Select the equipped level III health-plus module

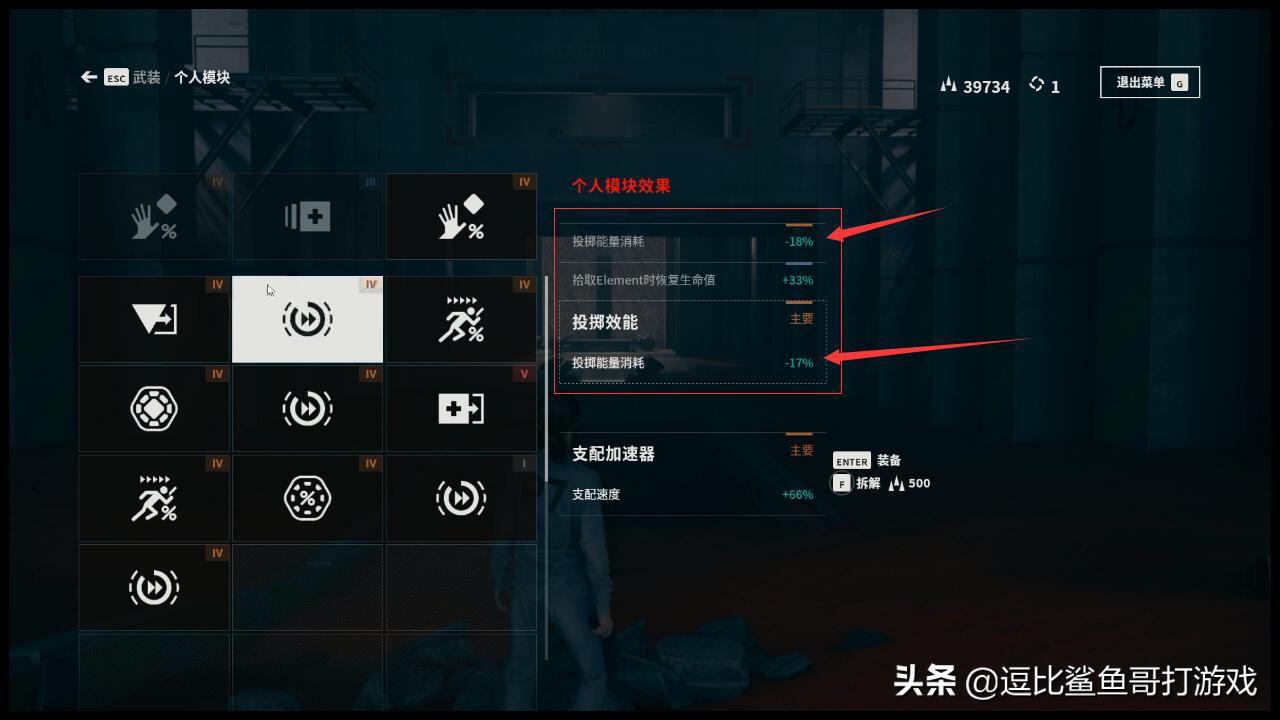tap(308, 217)
